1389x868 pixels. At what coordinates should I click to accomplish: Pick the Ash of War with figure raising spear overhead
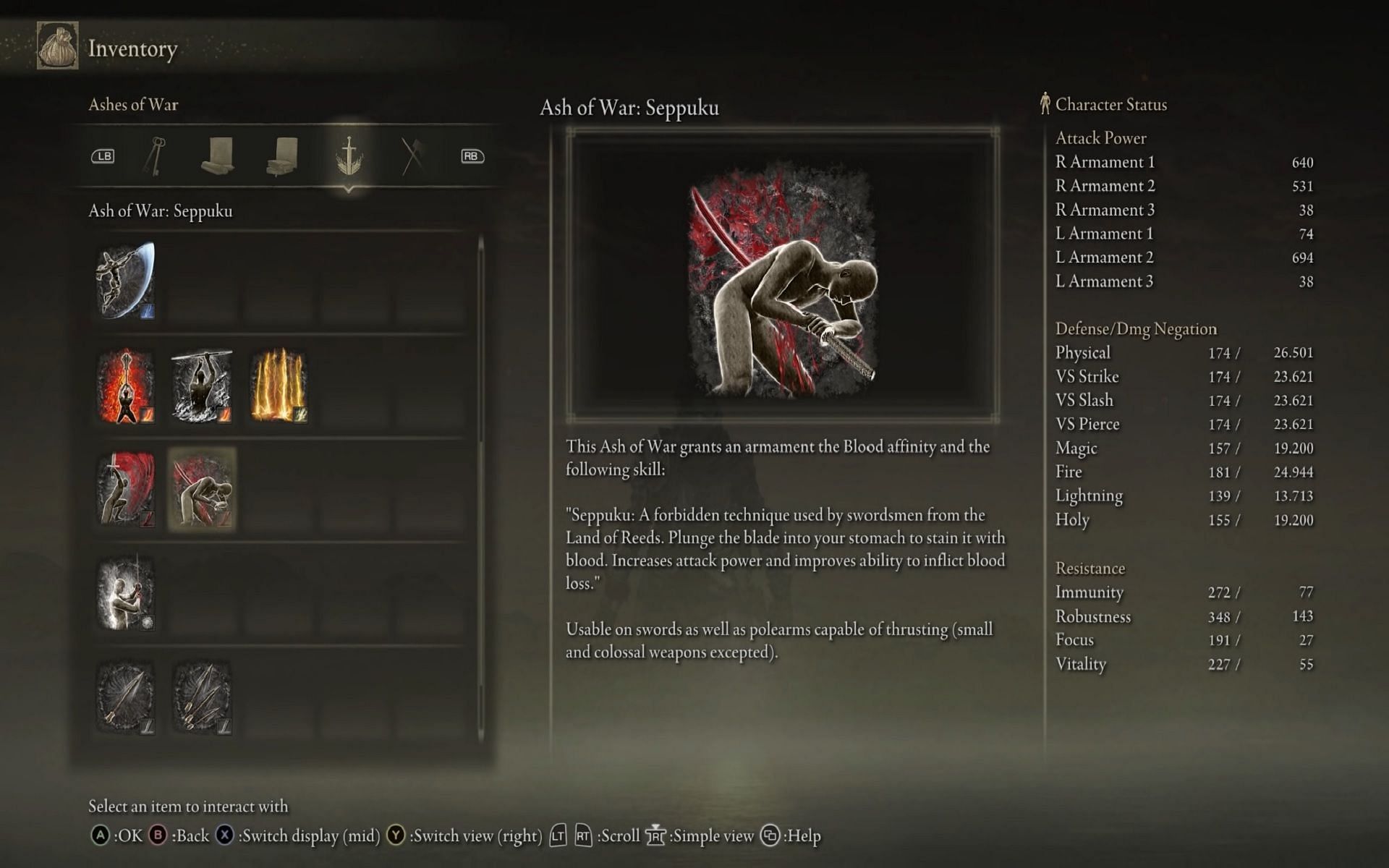click(x=202, y=386)
